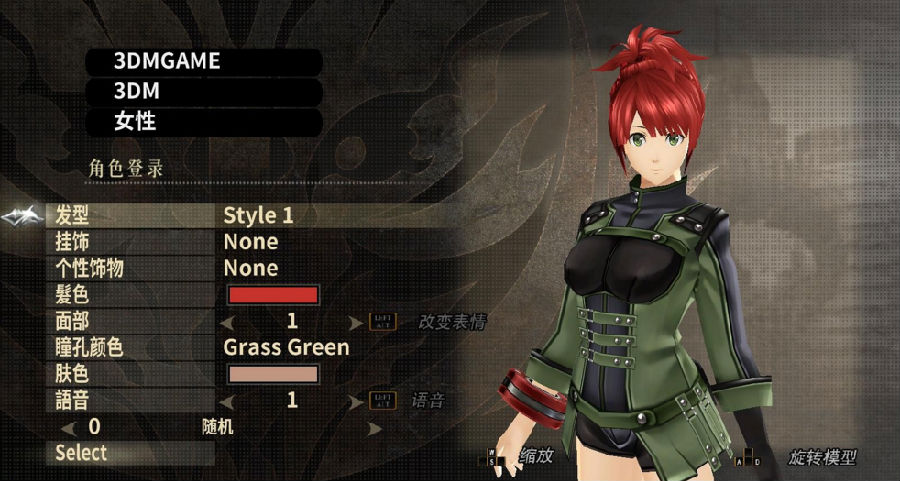The width and height of the screenshot is (900, 481).
Task: Open the 挂饰 accessory option
Action: click(250, 242)
